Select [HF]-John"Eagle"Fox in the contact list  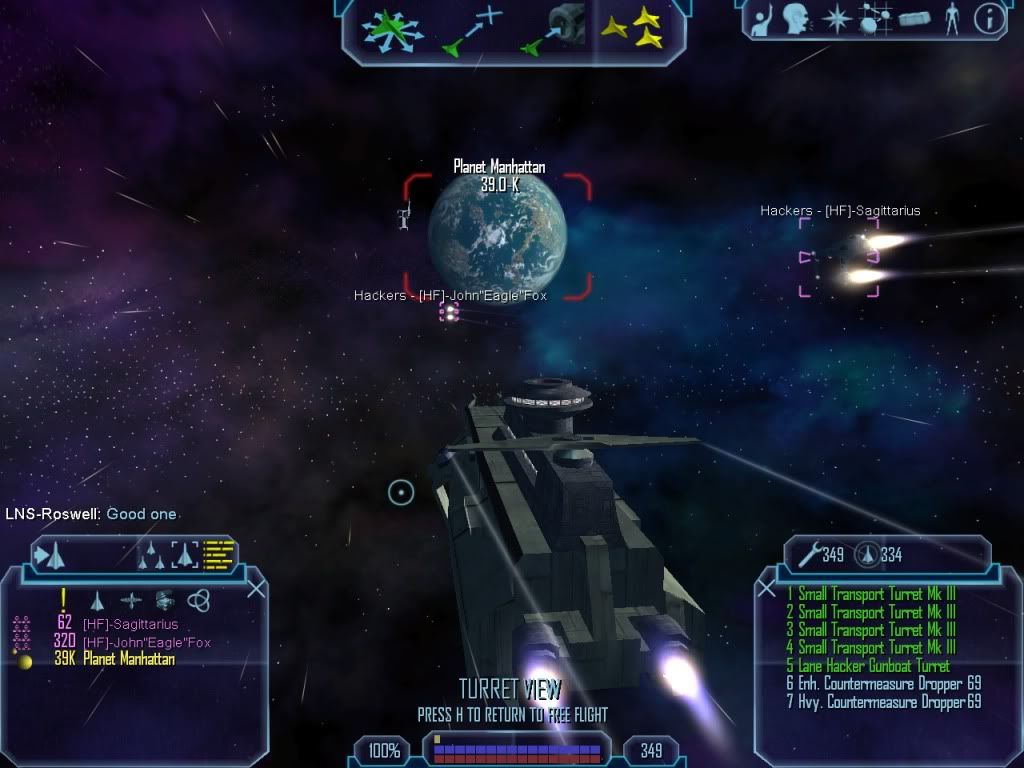coord(146,642)
